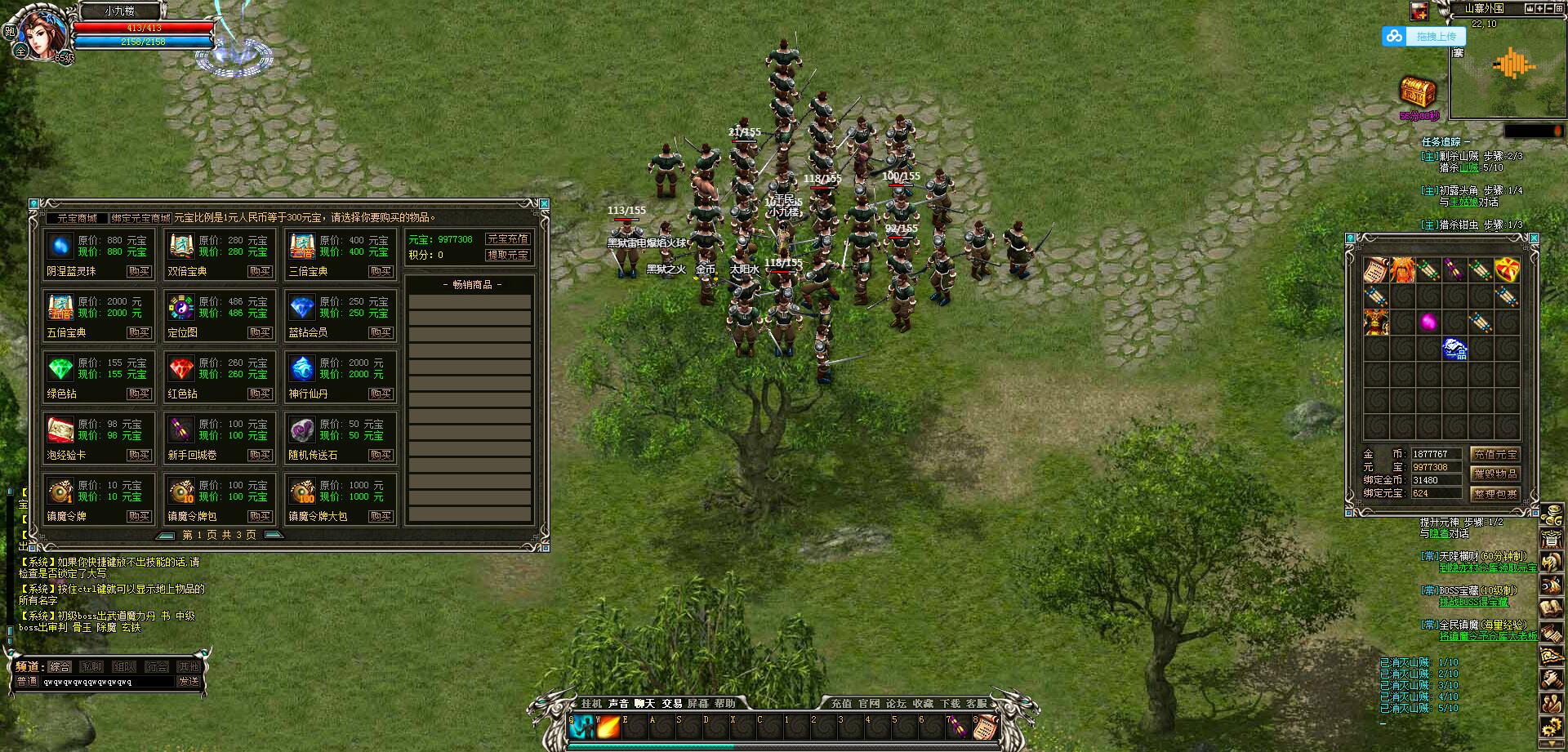Viewport: 1568px width, 752px height.
Task: Open the 交易 trade menu
Action: [671, 703]
